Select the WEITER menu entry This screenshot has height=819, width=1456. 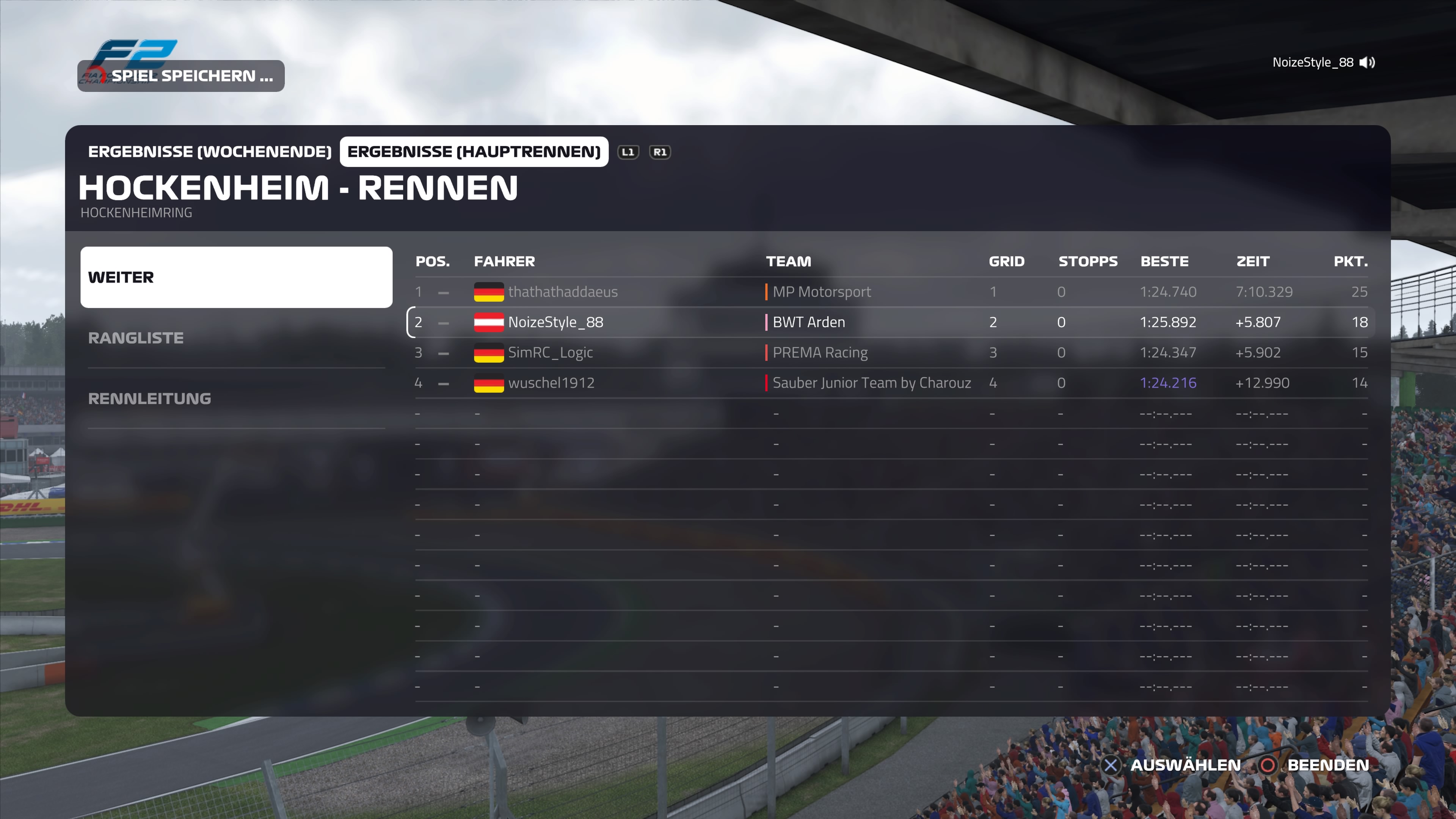click(236, 277)
